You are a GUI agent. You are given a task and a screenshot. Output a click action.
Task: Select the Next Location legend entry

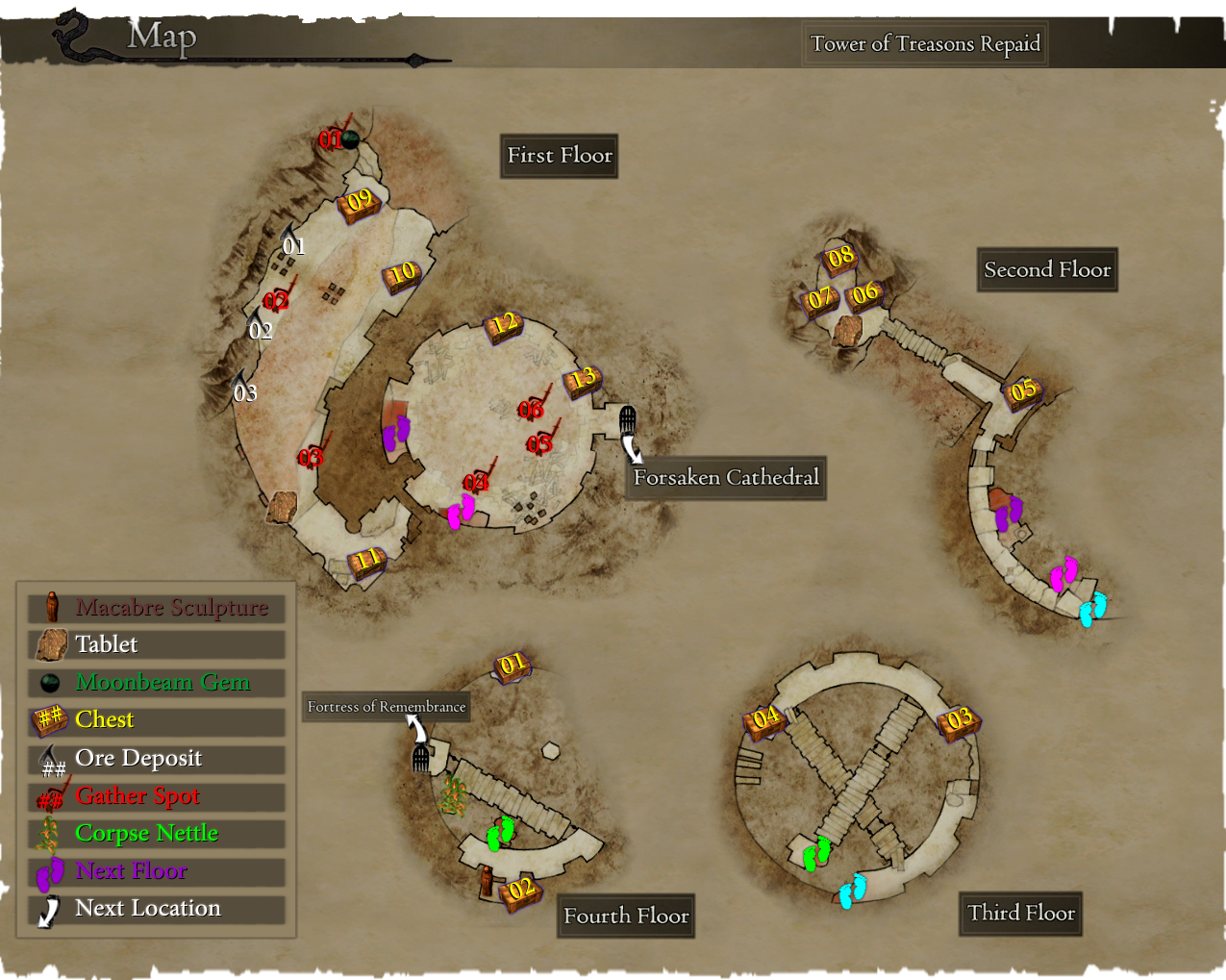click(x=157, y=909)
